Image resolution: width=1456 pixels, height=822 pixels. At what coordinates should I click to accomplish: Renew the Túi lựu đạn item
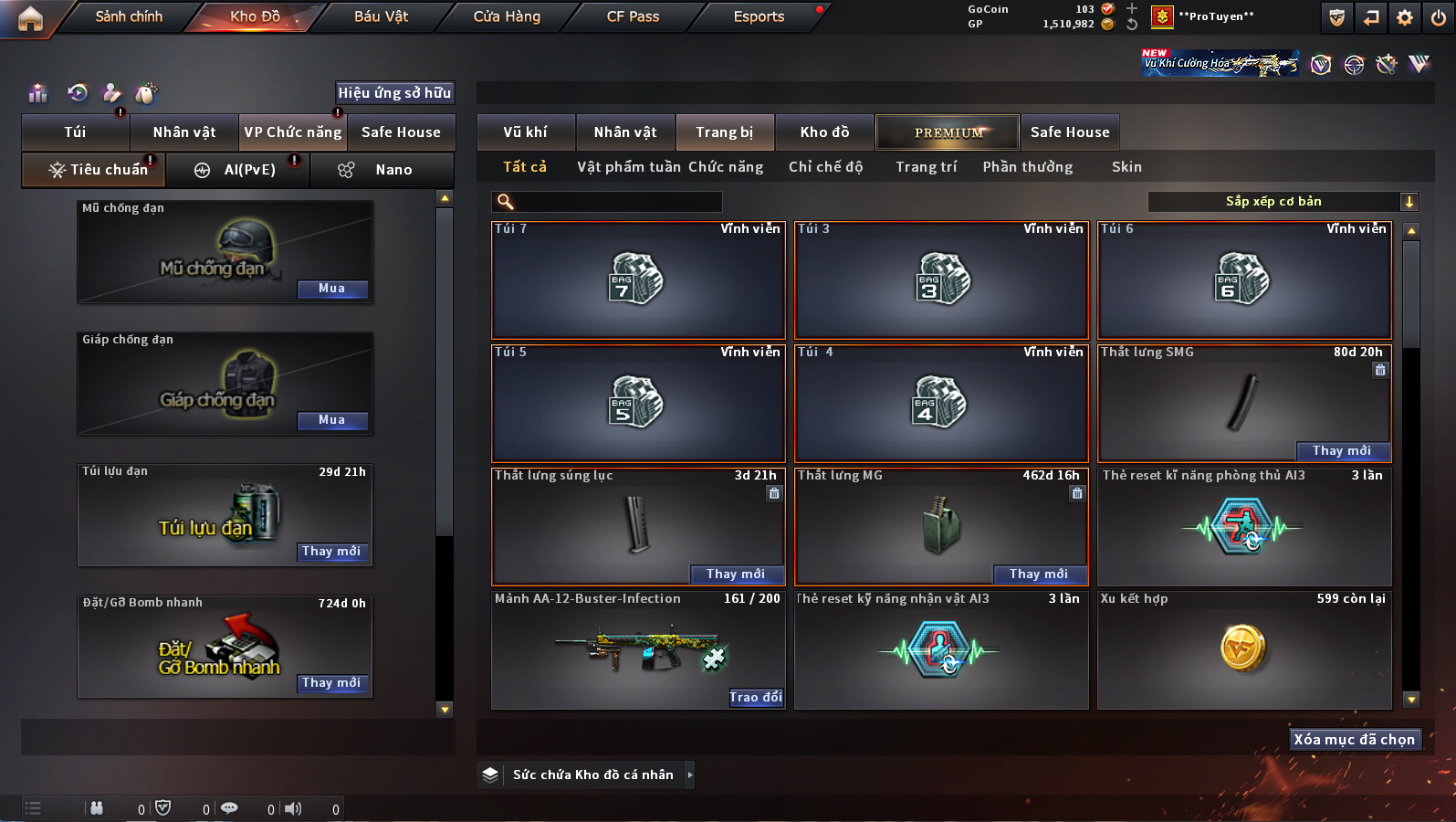coord(332,552)
